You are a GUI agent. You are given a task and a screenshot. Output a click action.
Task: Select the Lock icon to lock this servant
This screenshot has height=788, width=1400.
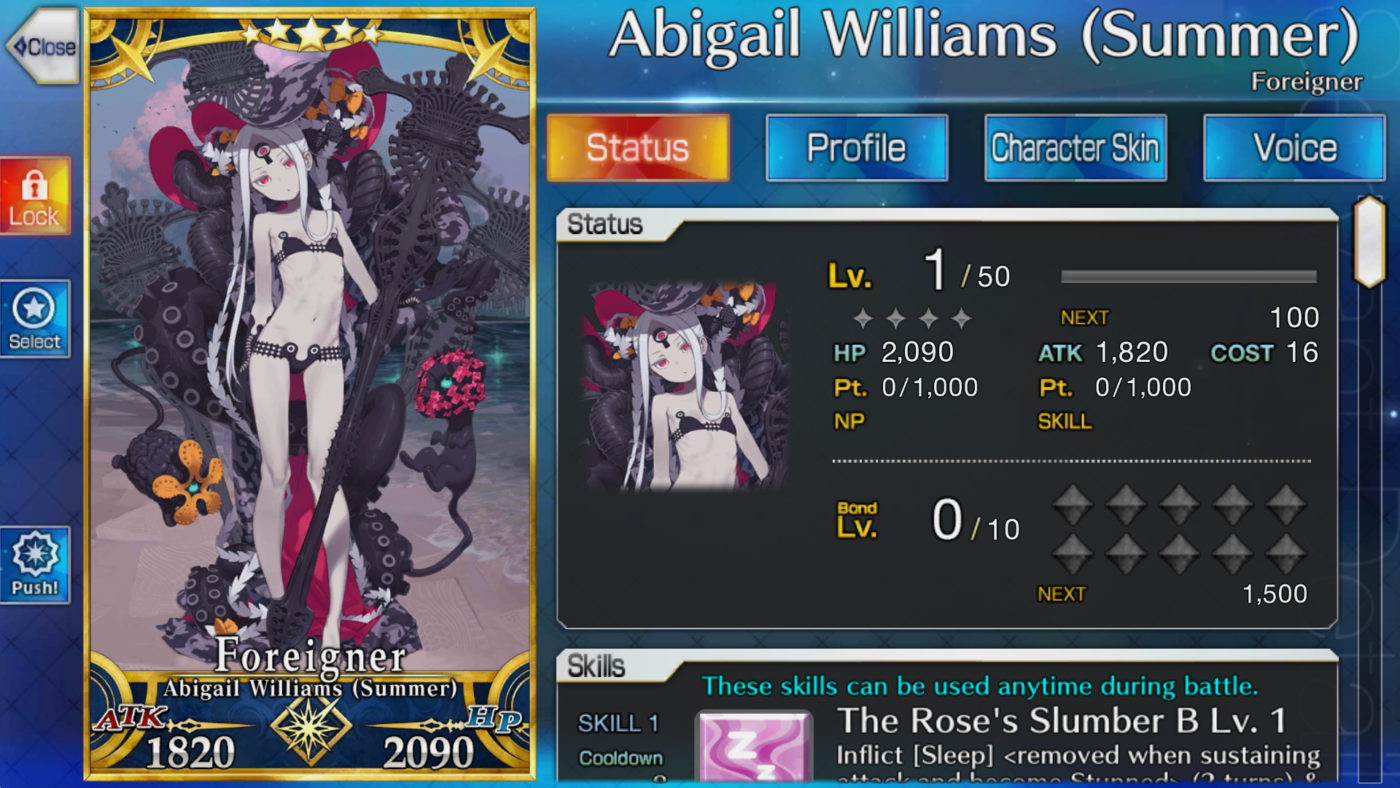click(35, 194)
